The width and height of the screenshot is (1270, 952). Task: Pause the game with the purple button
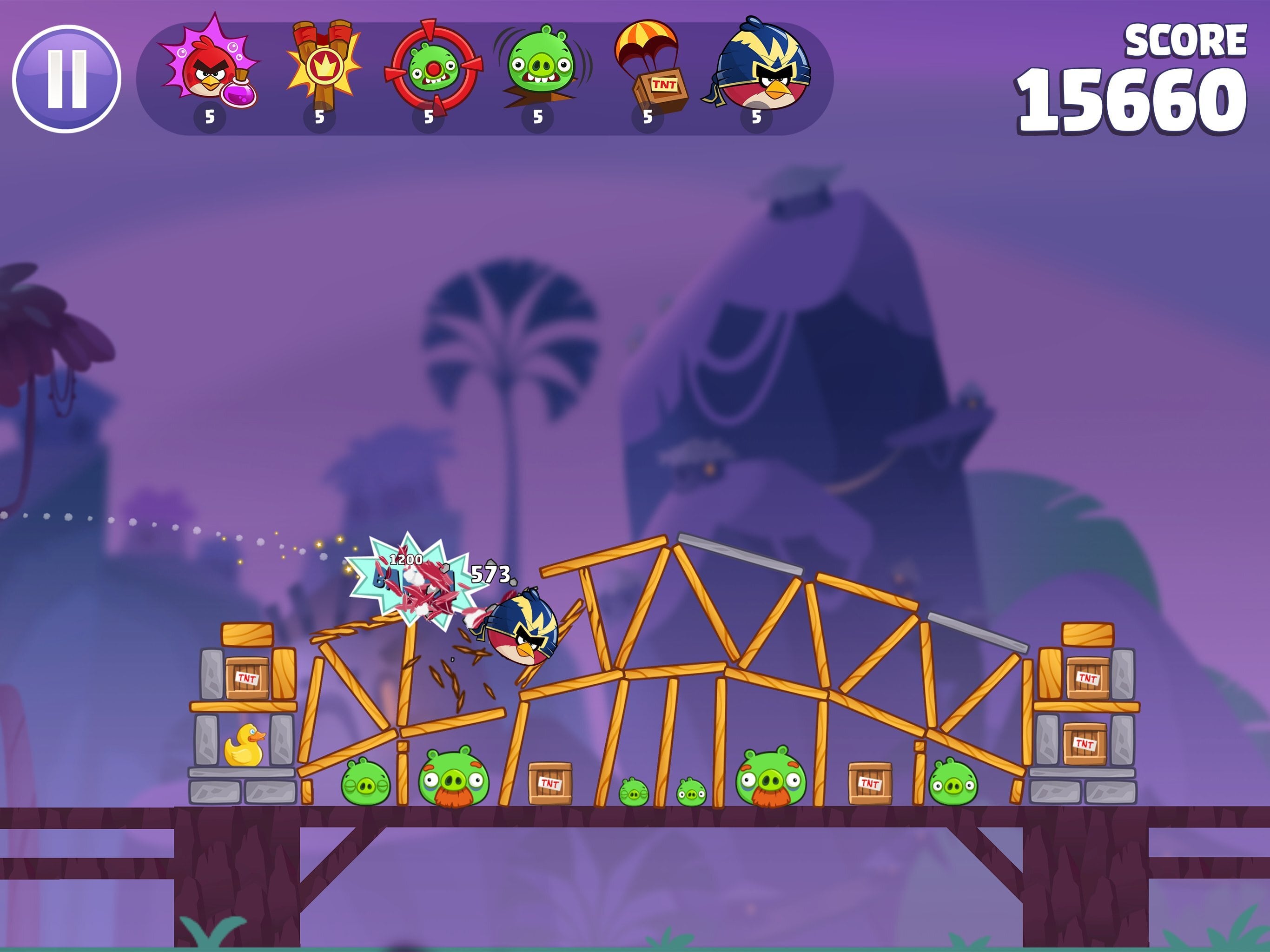pyautogui.click(x=66, y=79)
